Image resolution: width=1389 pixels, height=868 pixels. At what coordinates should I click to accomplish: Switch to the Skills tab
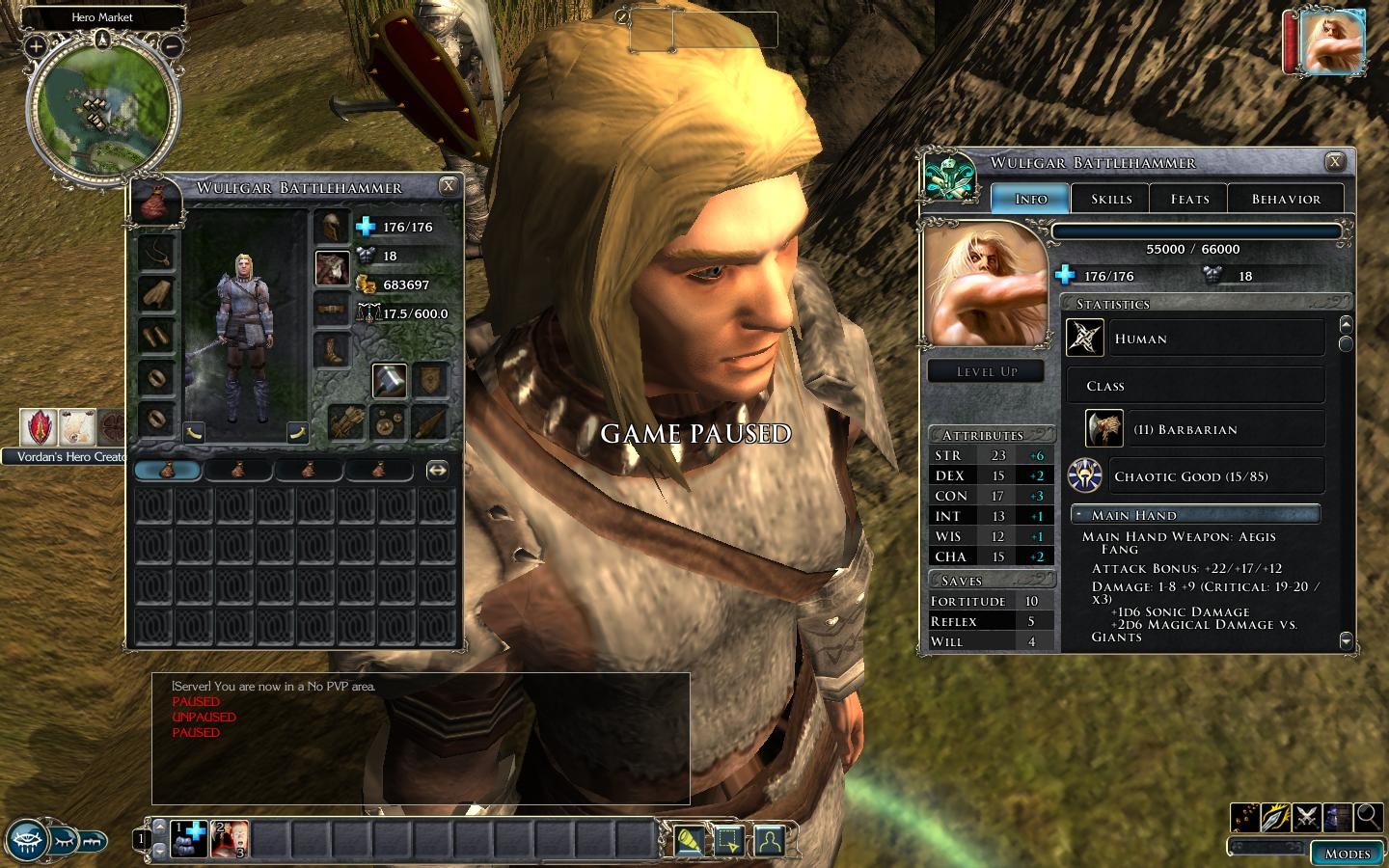[x=1111, y=199]
